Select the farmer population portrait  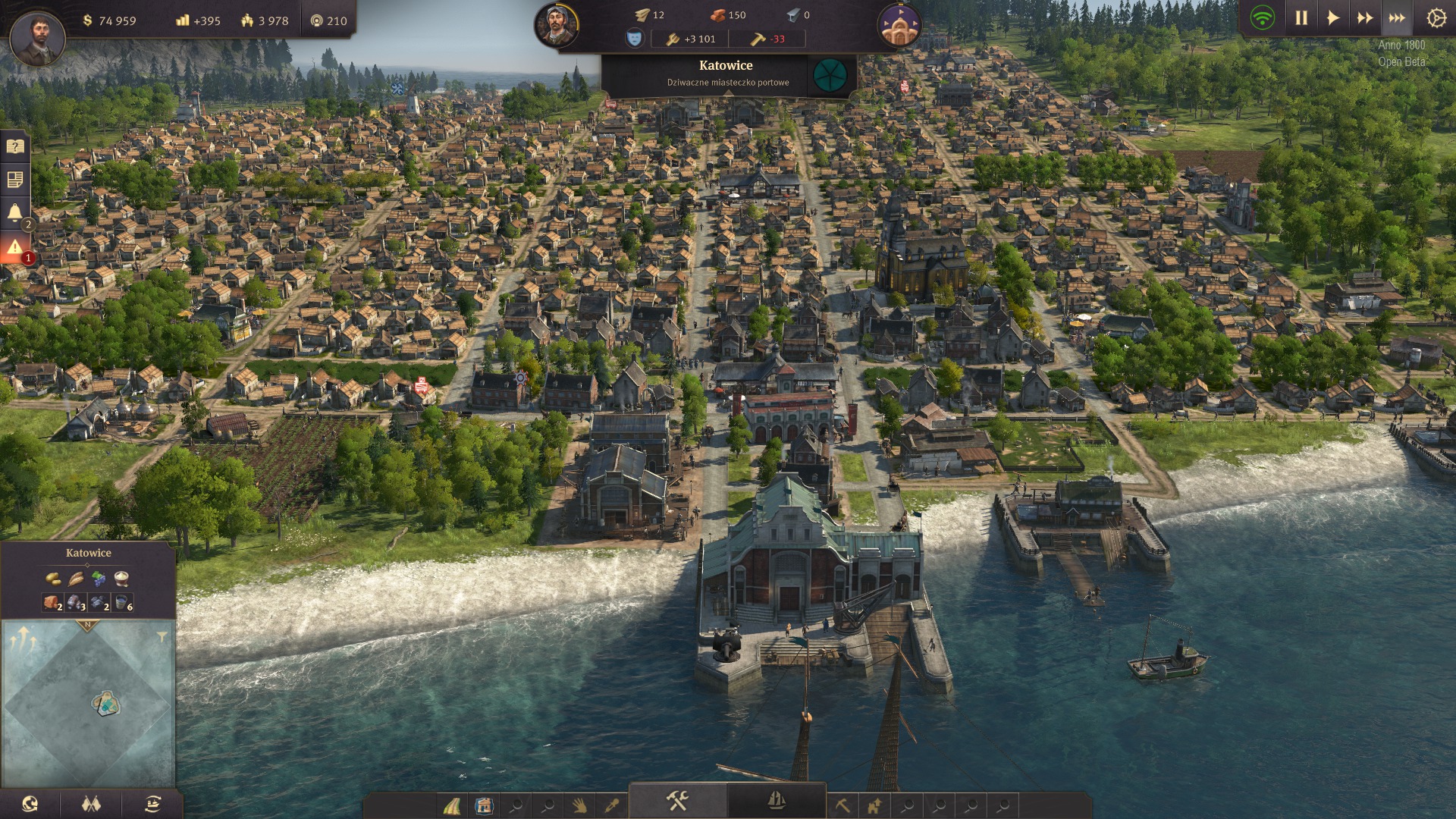pyautogui.click(x=557, y=25)
